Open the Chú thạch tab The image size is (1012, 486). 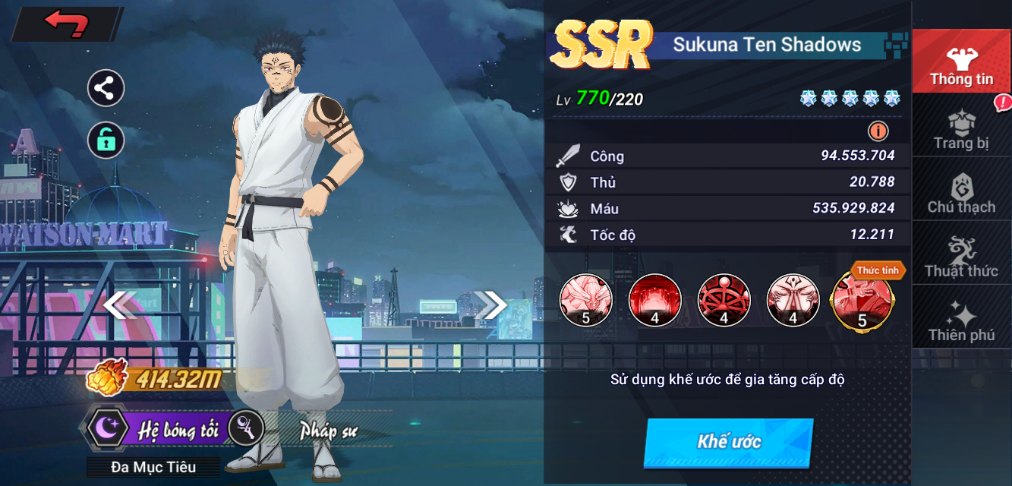coord(961,192)
